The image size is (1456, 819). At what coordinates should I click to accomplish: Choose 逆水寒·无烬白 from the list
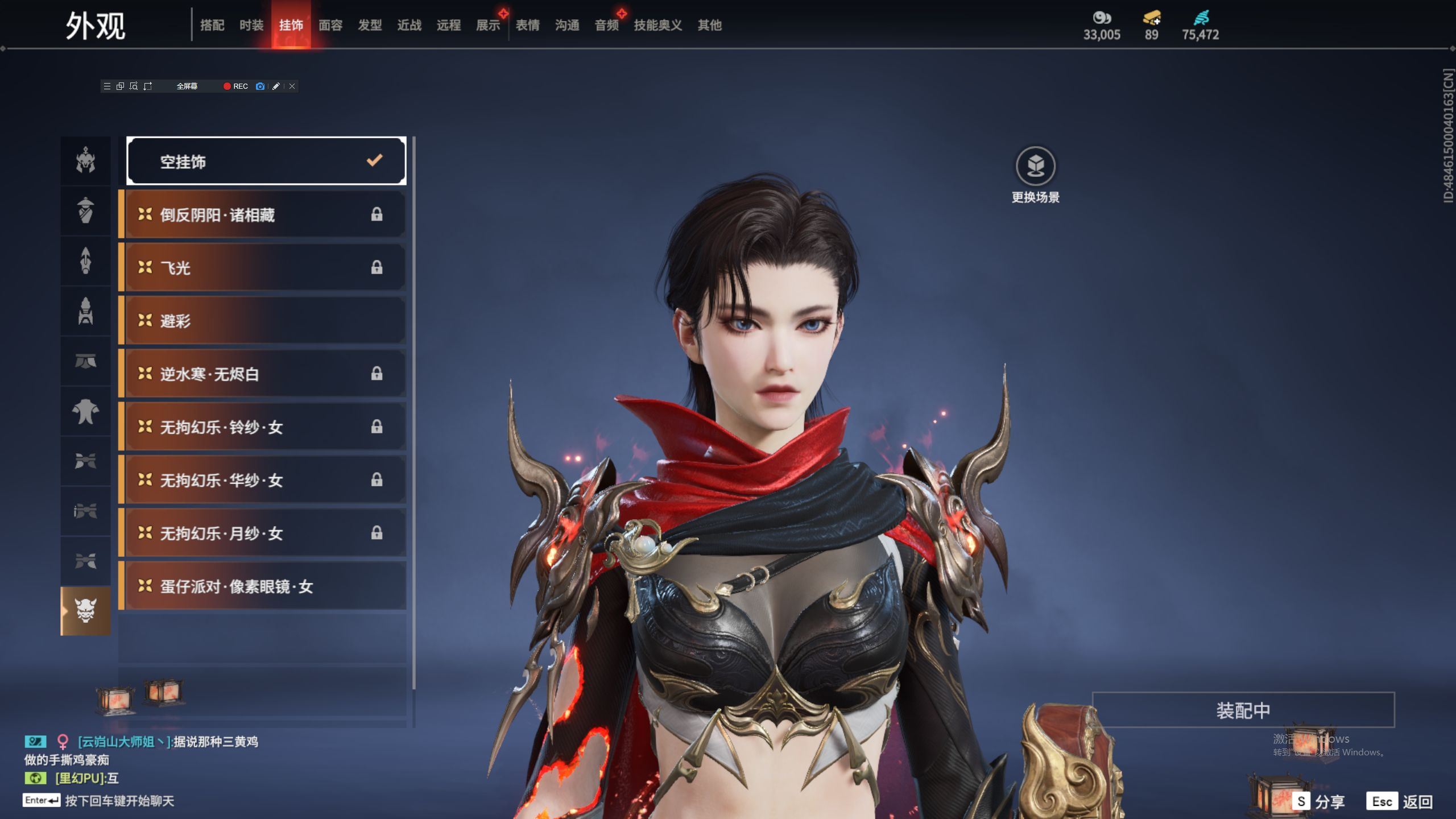coord(264,374)
